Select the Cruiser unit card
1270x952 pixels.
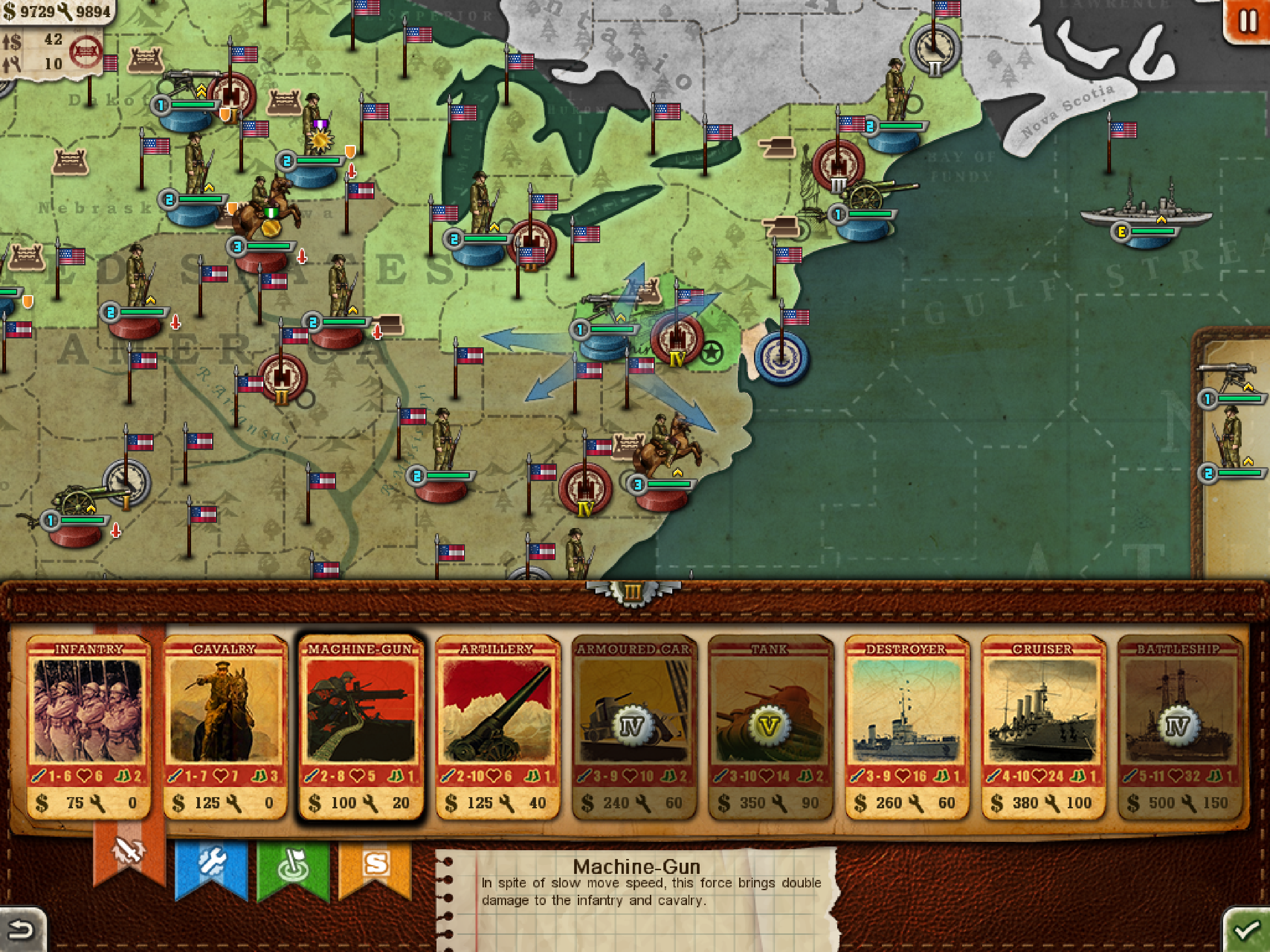tap(1043, 727)
